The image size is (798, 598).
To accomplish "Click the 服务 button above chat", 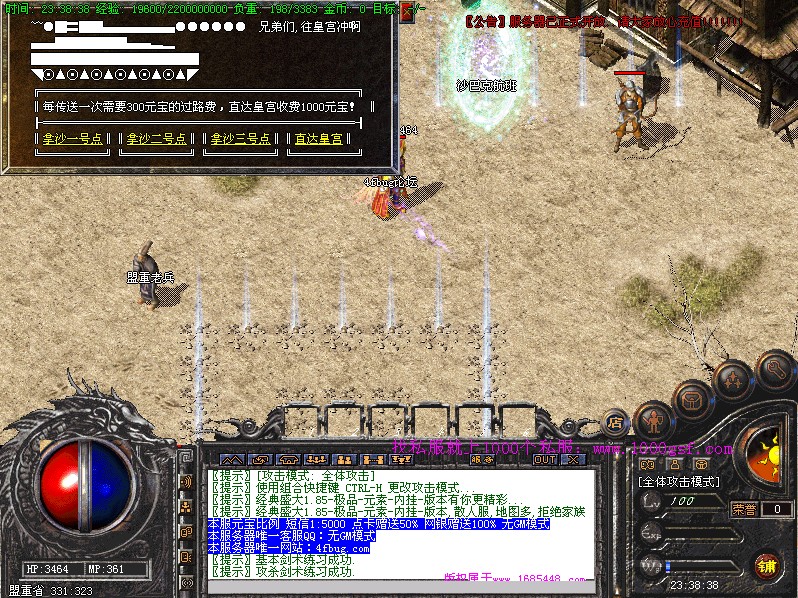I will coord(480,460).
